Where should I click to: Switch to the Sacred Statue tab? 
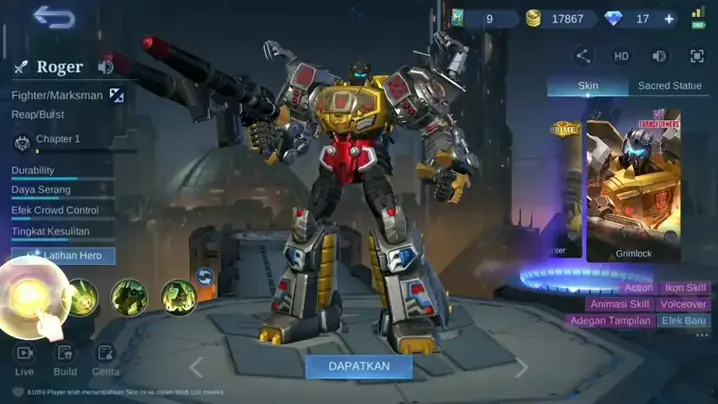[x=669, y=86]
